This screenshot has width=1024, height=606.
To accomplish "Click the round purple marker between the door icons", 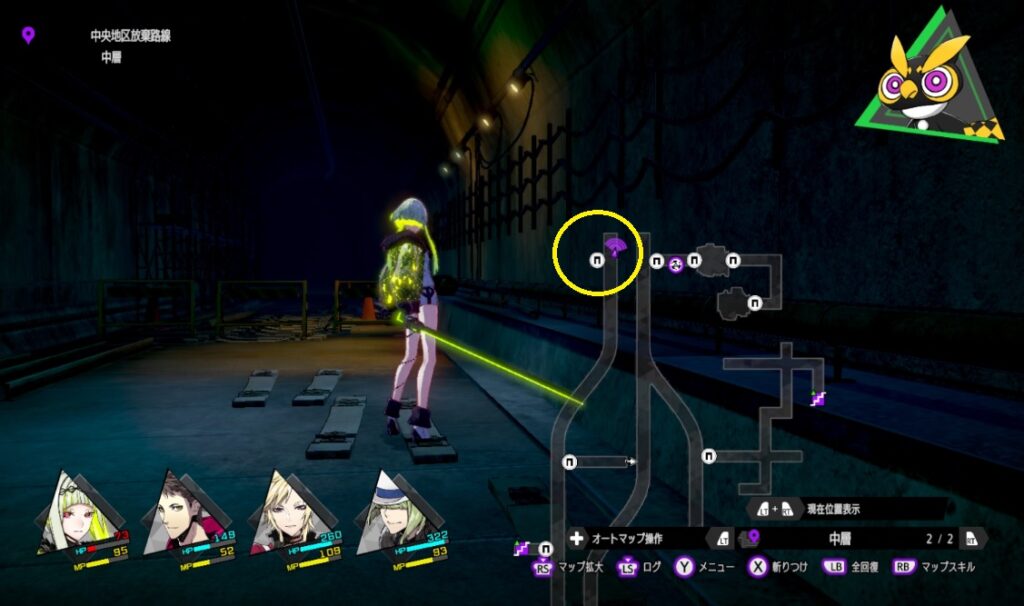I will point(675,262).
